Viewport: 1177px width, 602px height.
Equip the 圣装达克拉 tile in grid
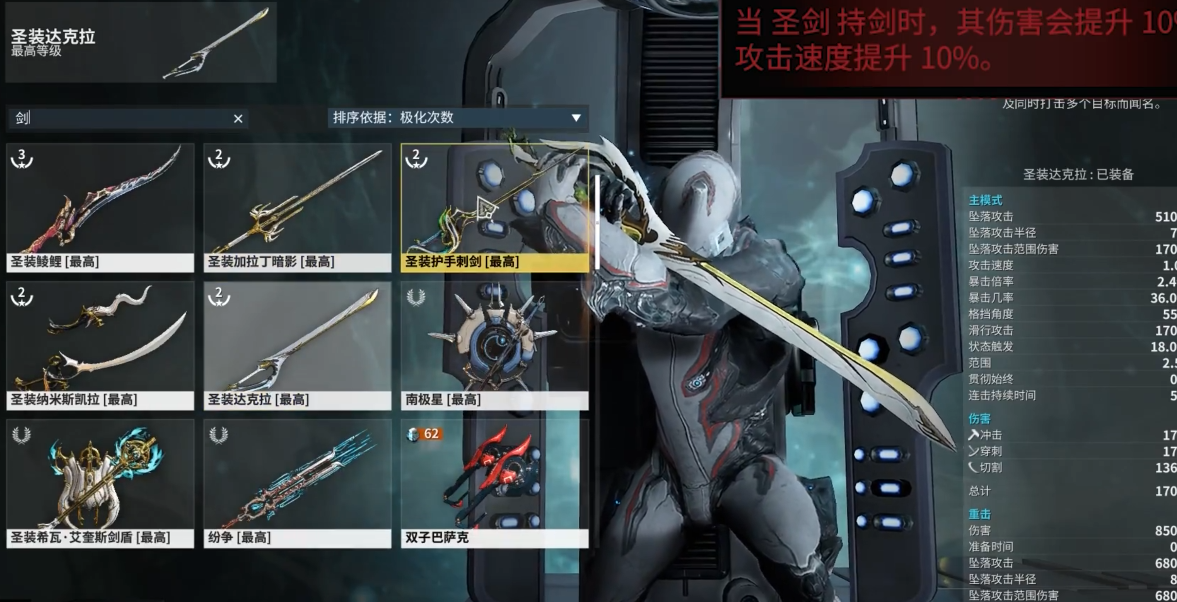click(x=297, y=345)
